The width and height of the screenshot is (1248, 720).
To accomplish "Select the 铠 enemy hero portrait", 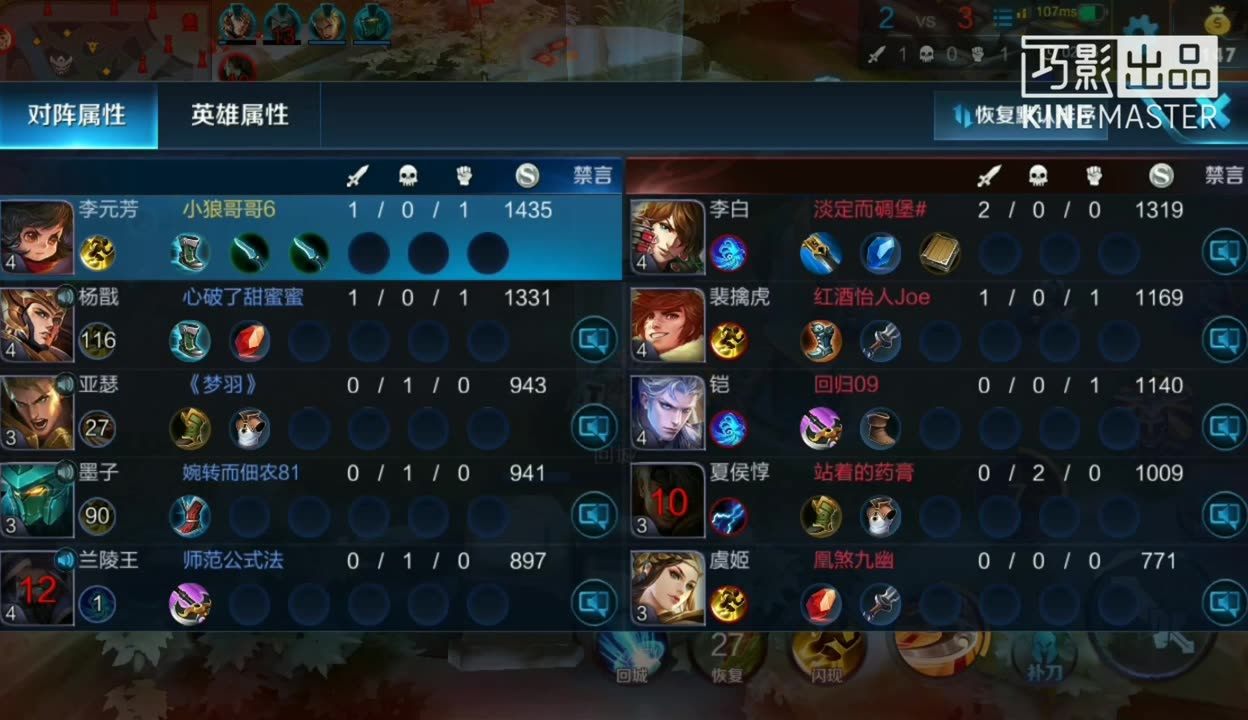I will (668, 413).
